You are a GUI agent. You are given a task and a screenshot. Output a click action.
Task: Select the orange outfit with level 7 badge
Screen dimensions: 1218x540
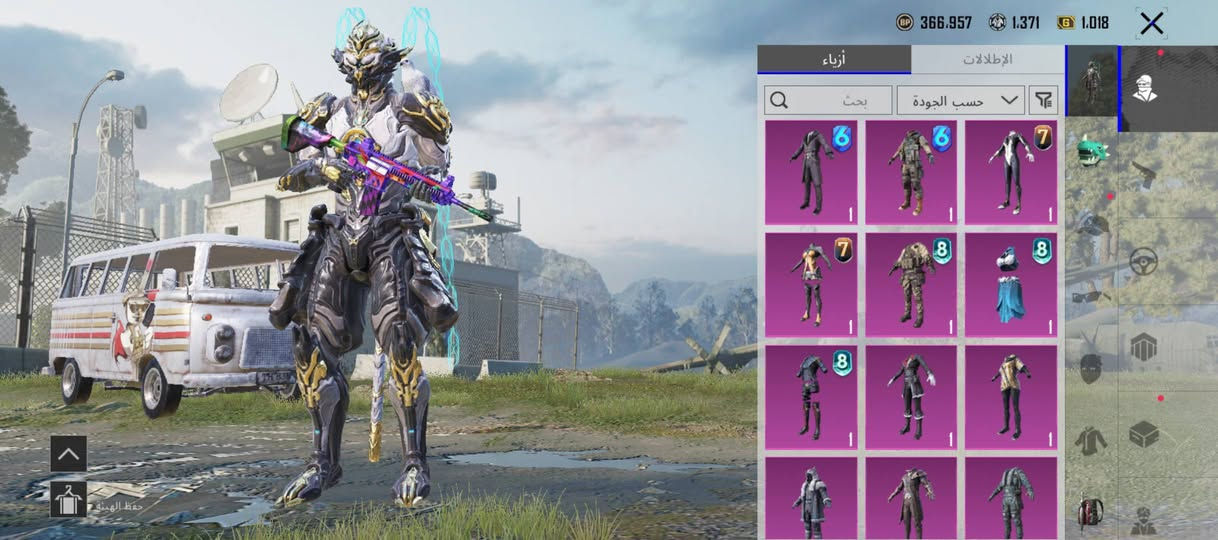click(x=811, y=285)
